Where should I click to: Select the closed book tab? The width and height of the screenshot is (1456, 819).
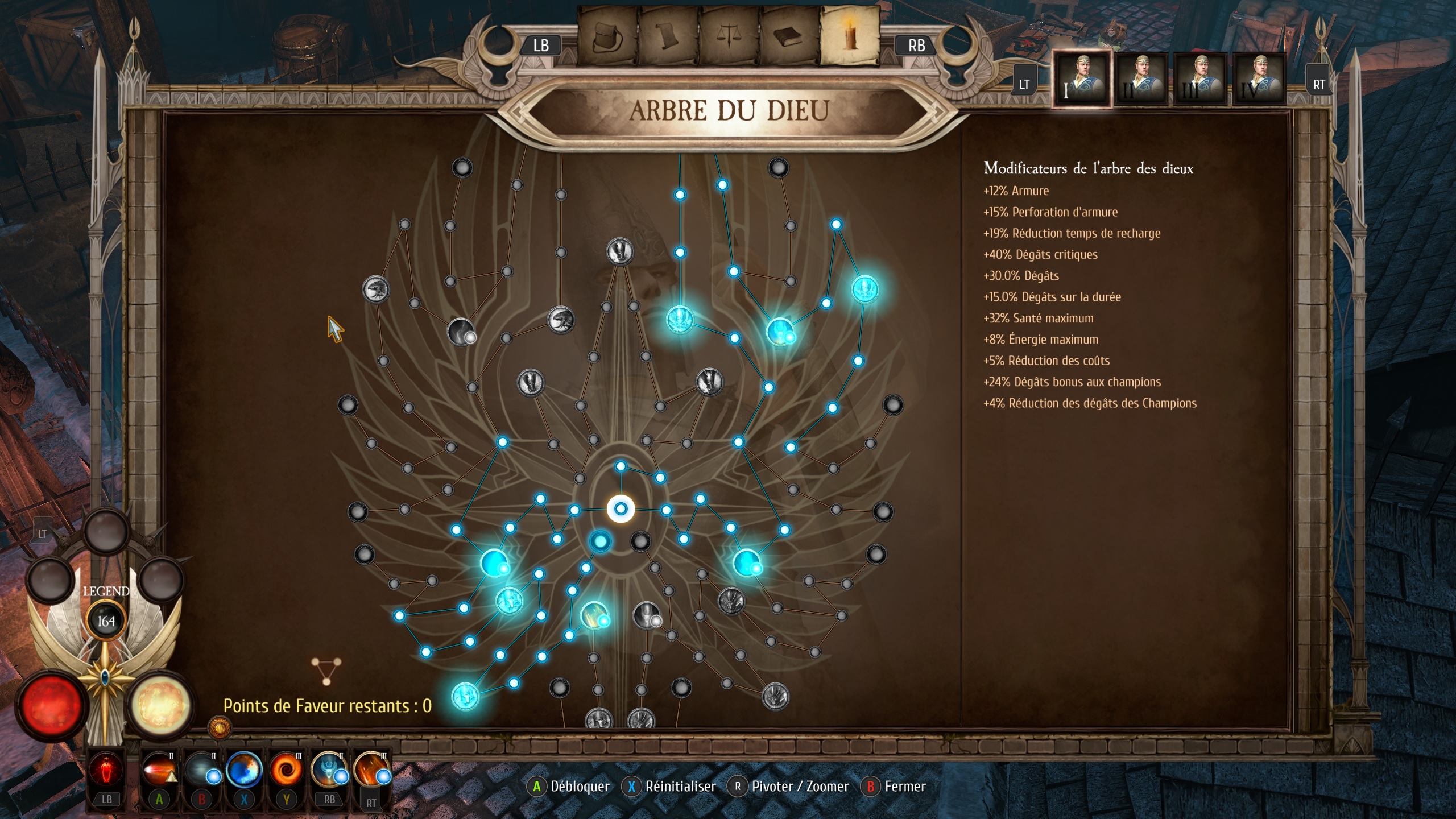tap(789, 37)
